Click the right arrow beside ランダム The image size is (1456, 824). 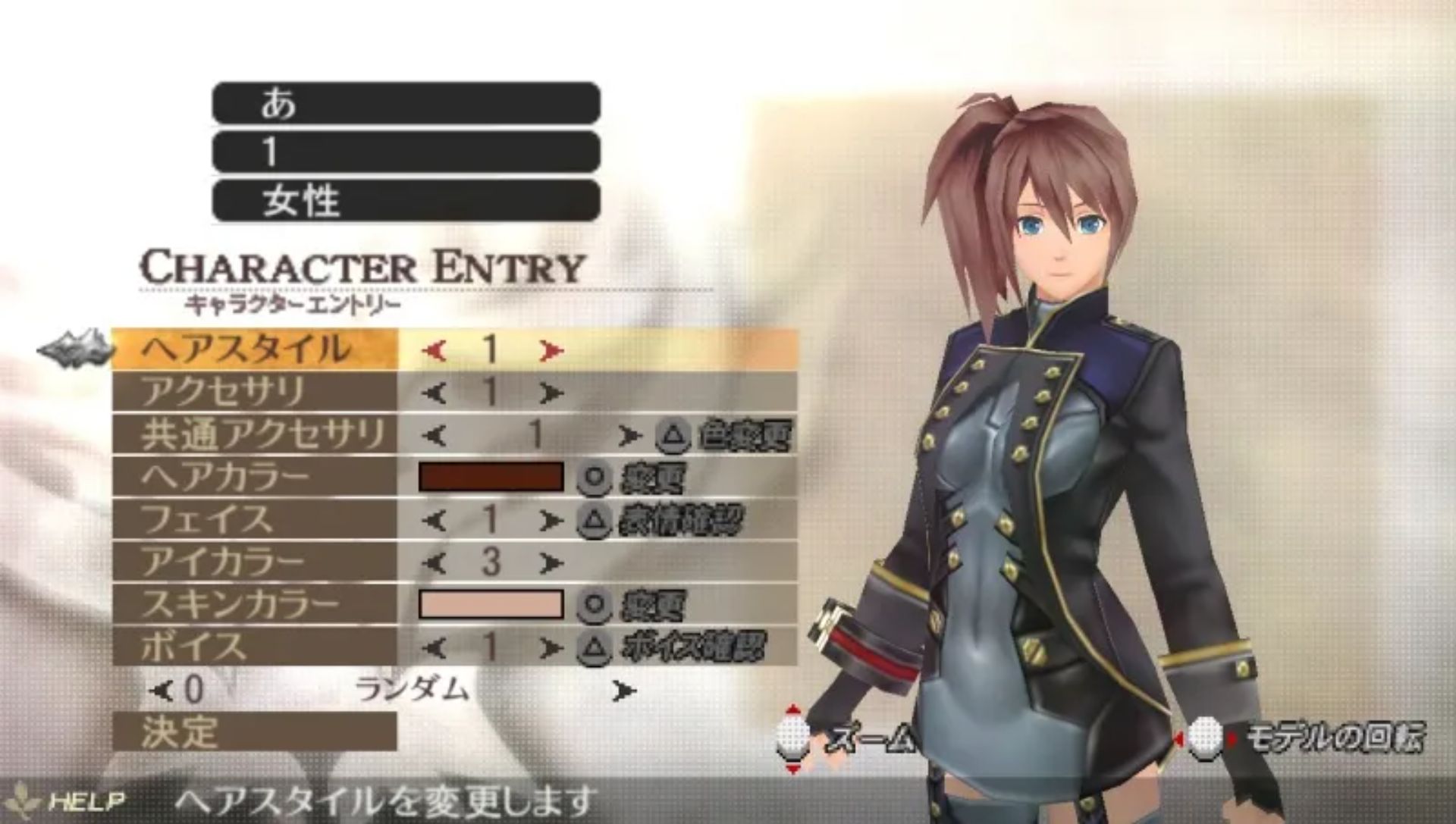625,691
